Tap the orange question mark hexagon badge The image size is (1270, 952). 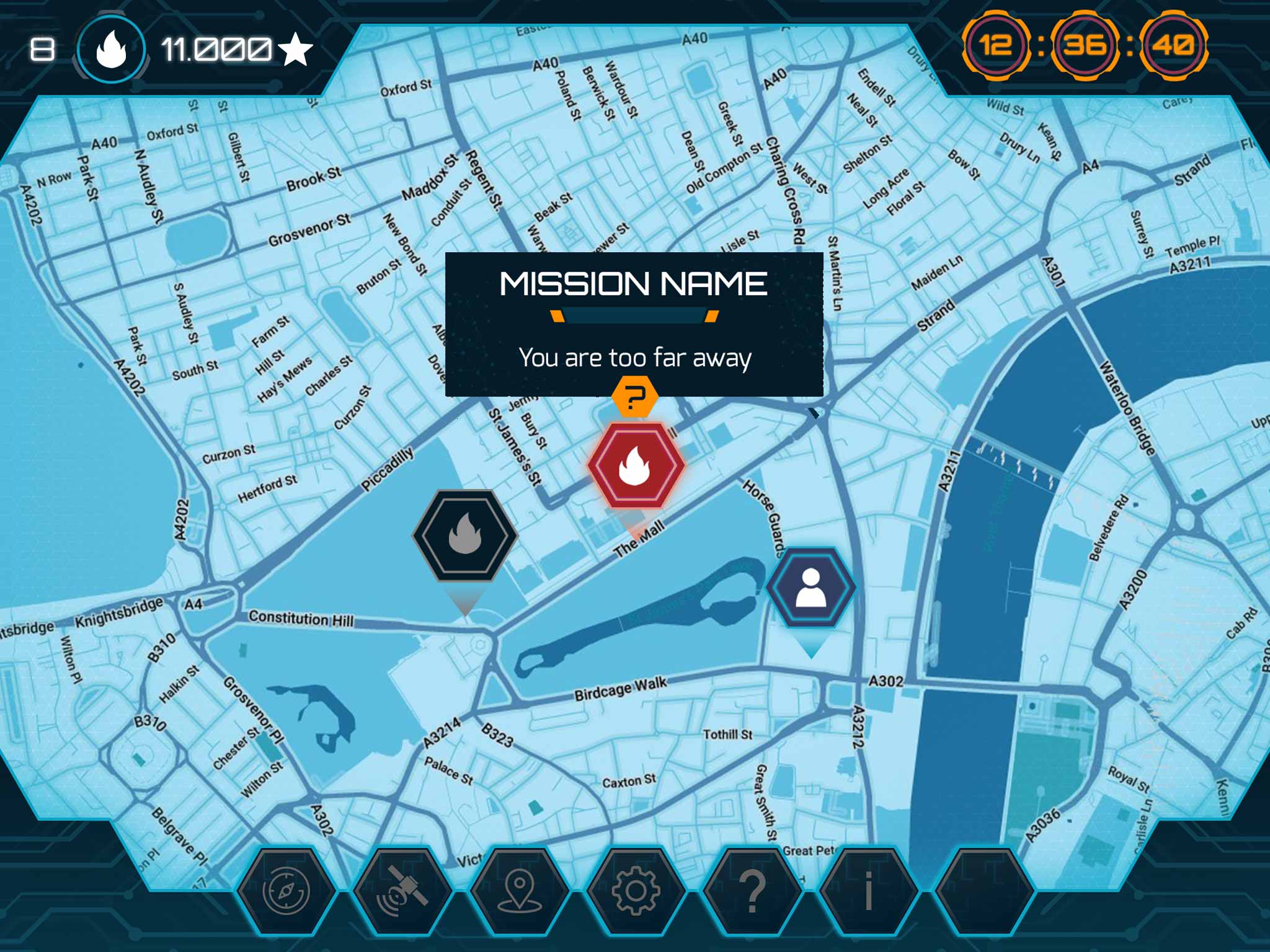[x=634, y=397]
